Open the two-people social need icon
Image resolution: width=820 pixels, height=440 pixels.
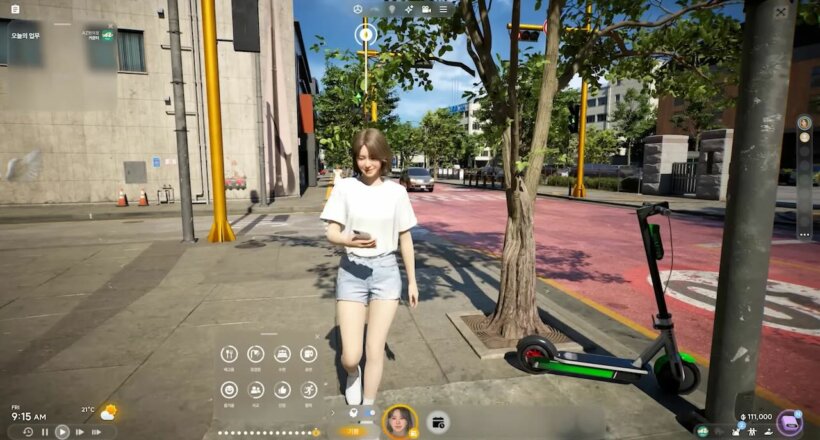[x=256, y=389]
